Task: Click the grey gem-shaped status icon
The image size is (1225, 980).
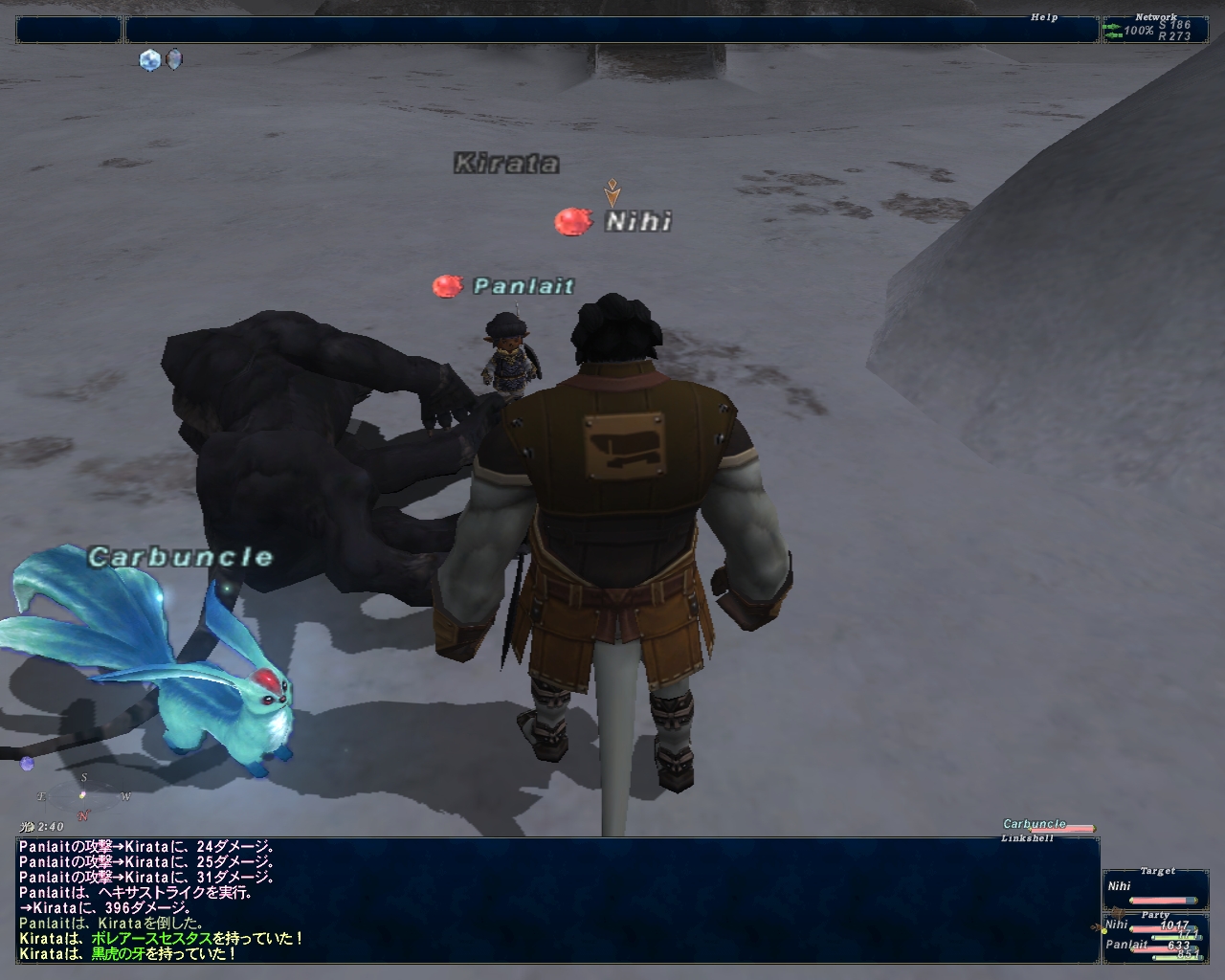Action: [174, 59]
